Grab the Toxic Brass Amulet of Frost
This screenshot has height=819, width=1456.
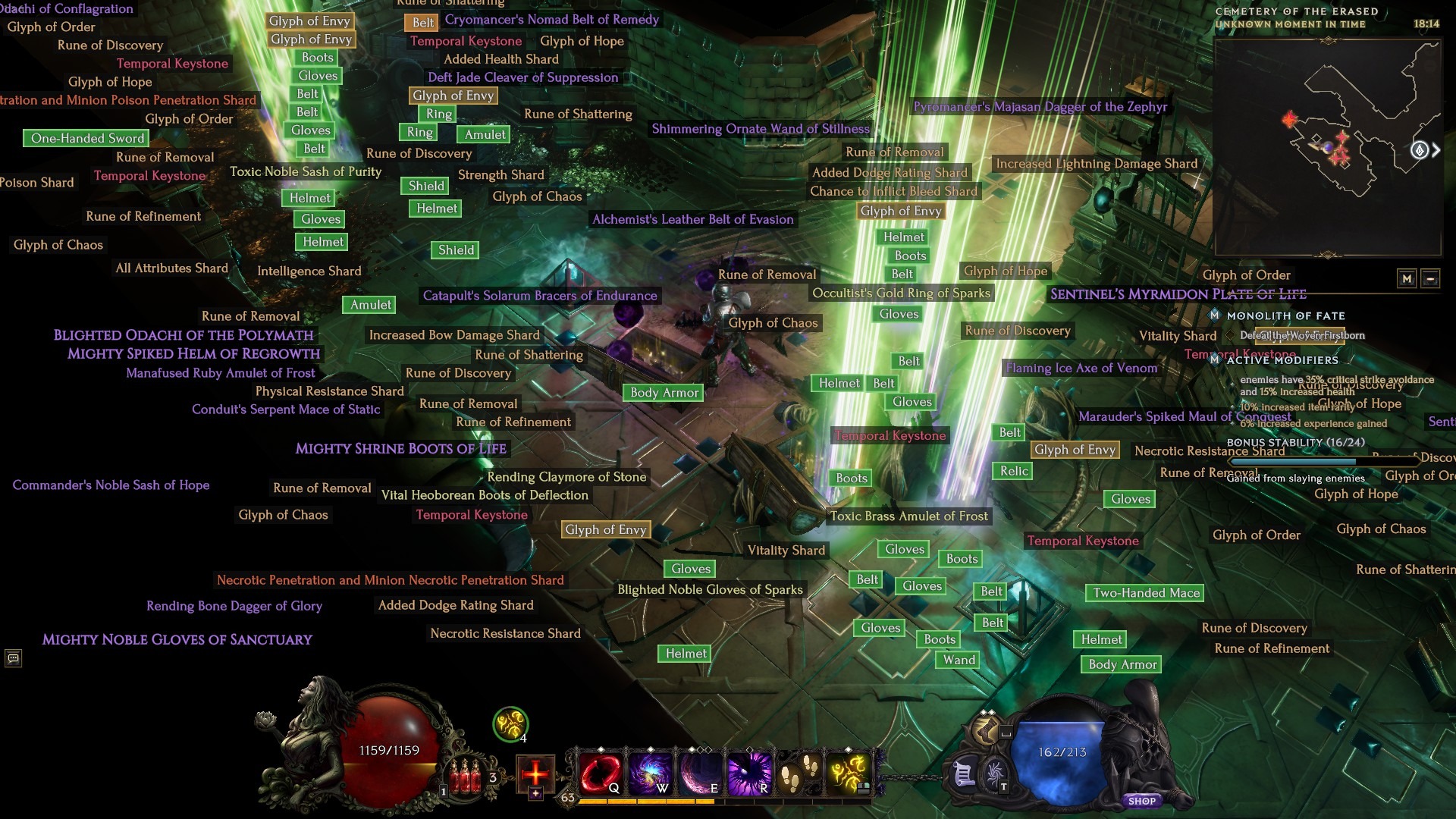908,516
